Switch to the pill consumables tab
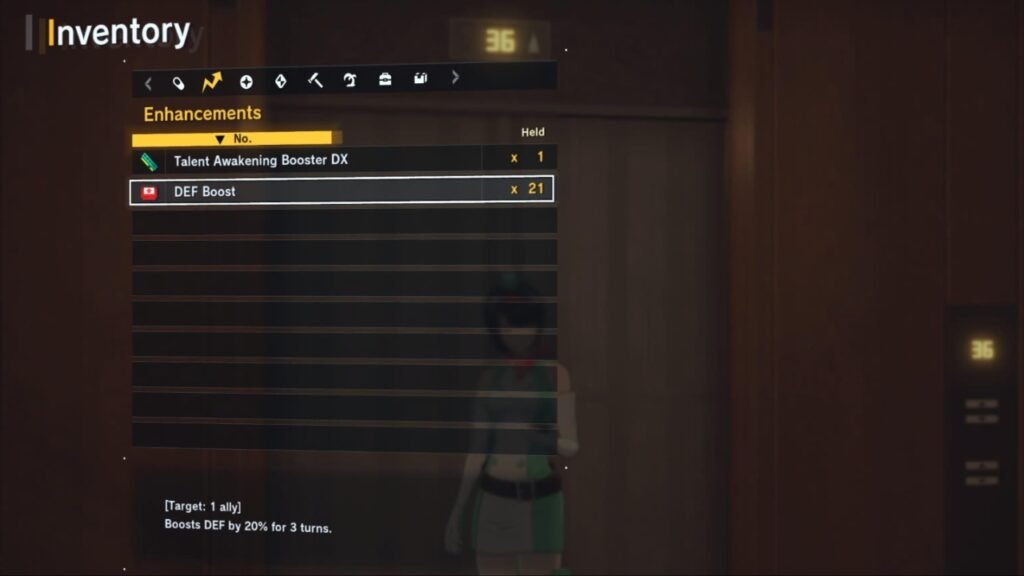Screen dimensions: 1024x576 pos(178,82)
